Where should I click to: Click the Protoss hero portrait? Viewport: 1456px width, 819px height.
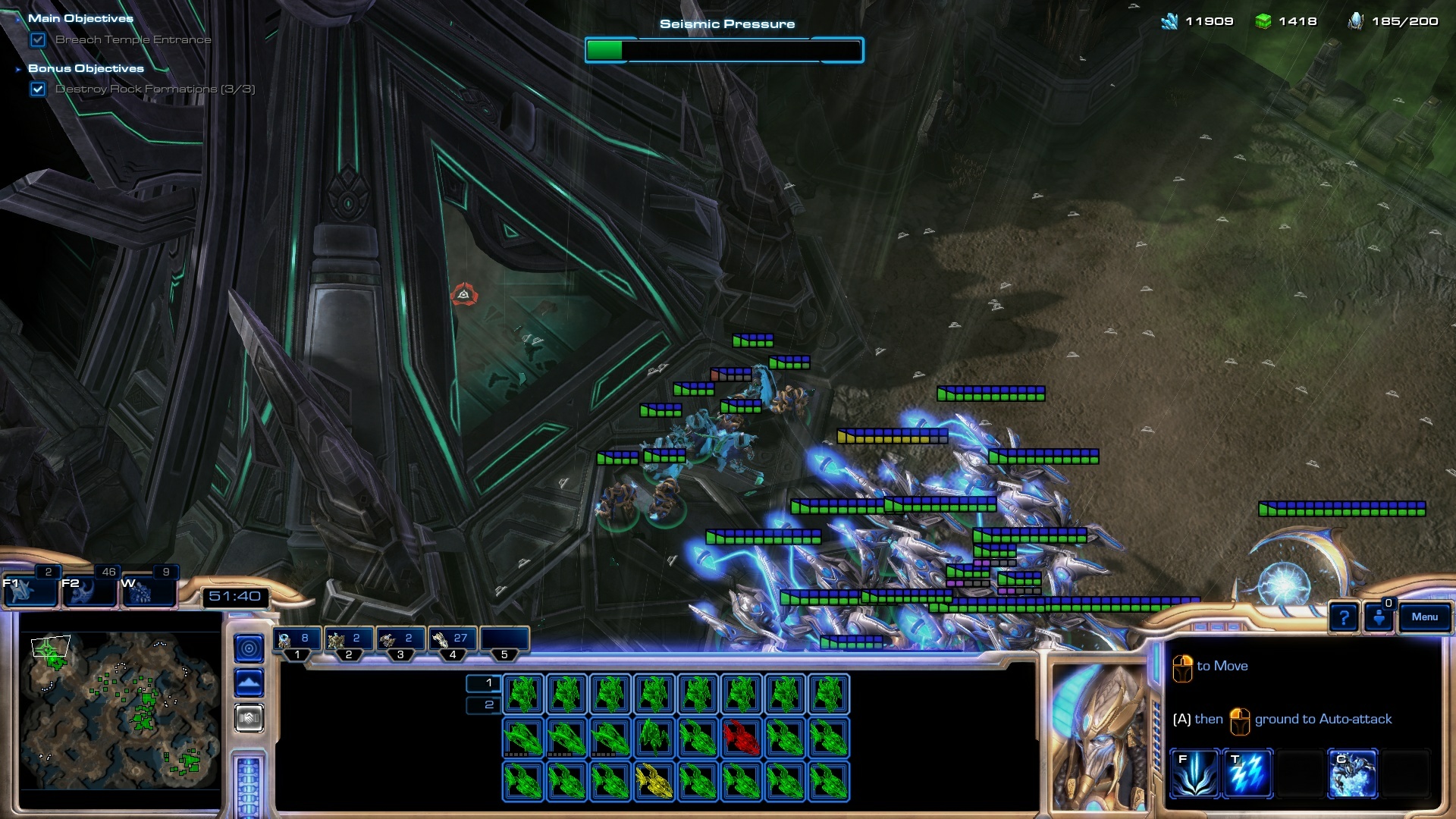click(1098, 736)
